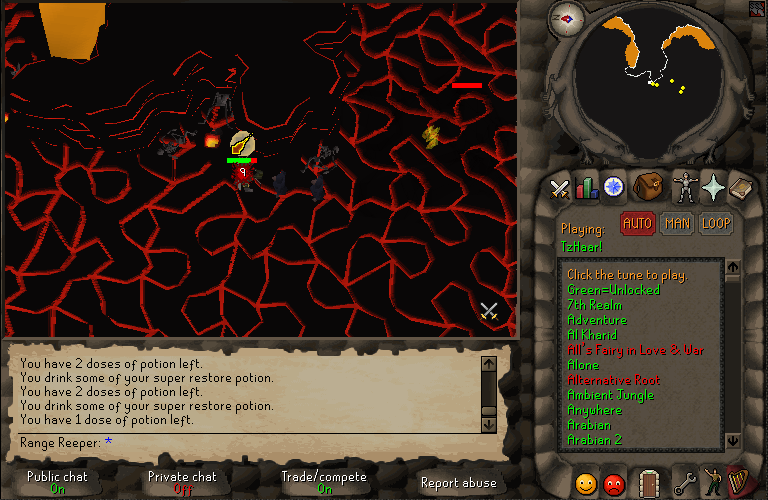The image size is (768, 500).
Task: Open the ignore list red face tab
Action: [x=614, y=483]
